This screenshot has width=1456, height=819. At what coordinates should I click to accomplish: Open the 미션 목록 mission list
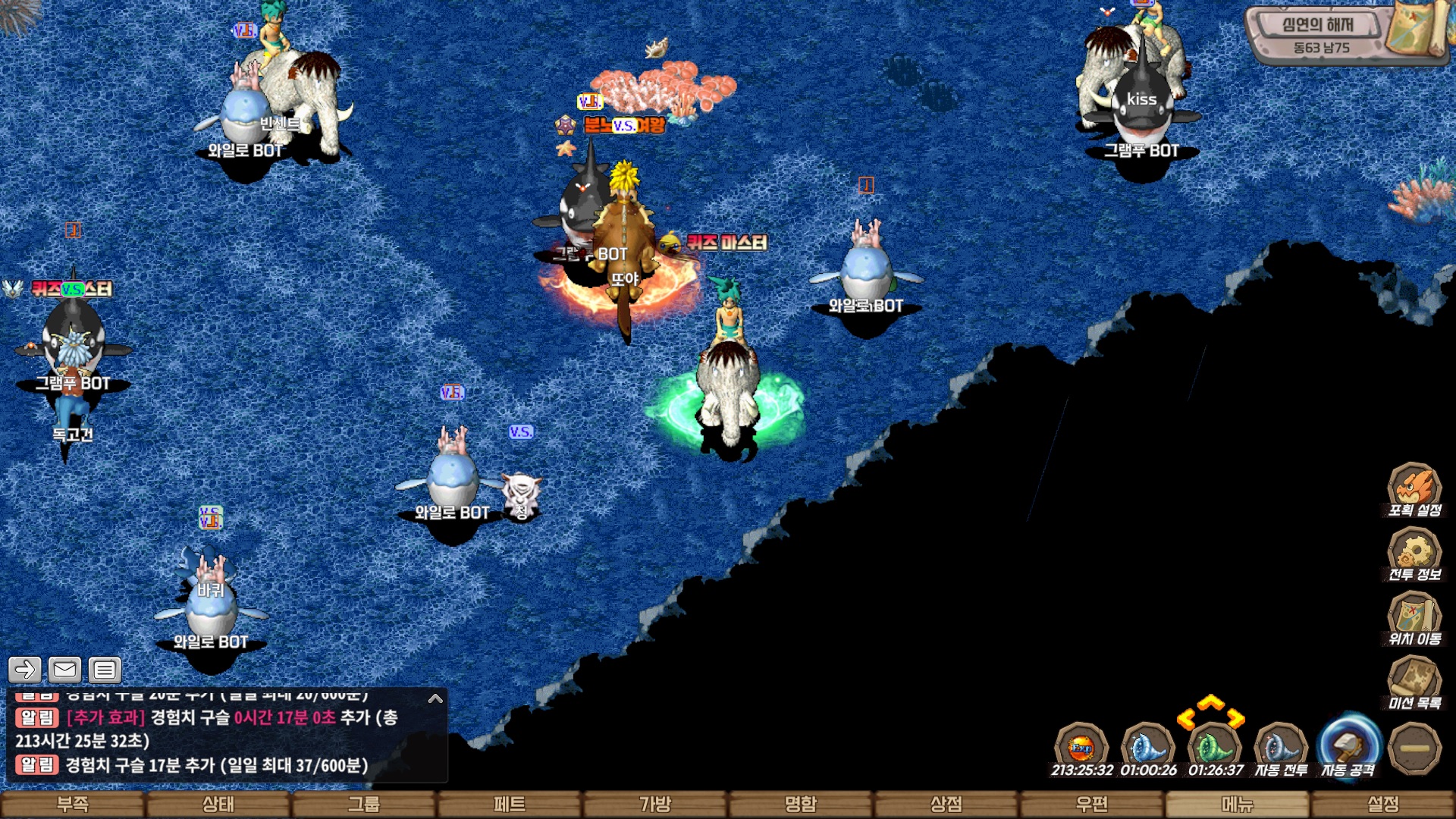pyautogui.click(x=1414, y=682)
